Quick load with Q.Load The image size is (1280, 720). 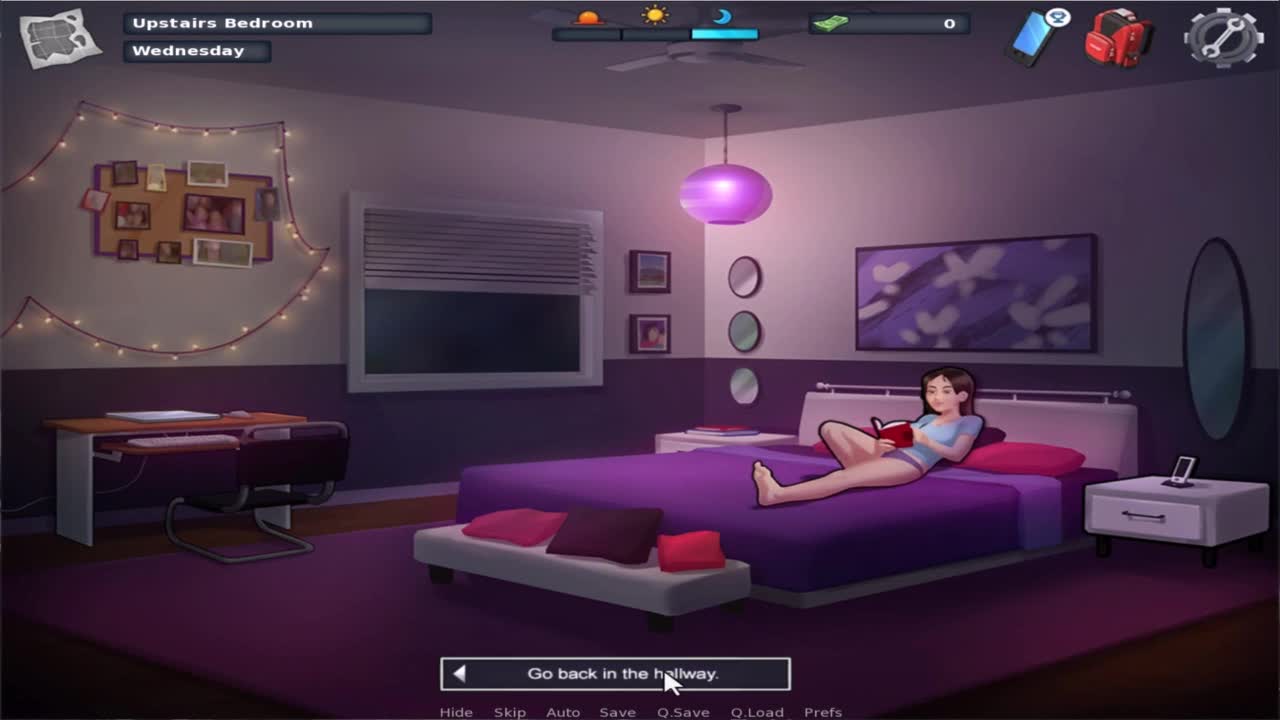[757, 712]
